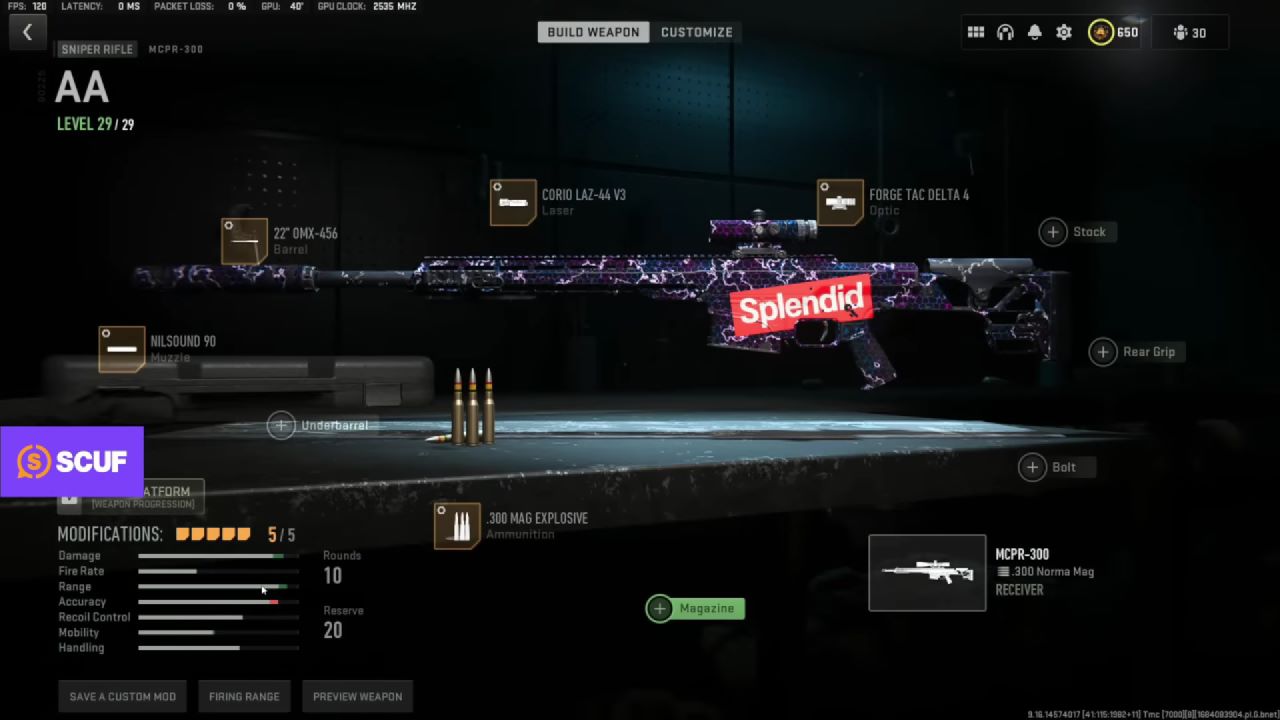
Task: Select the BUILD WEAPON tab
Action: tap(593, 31)
